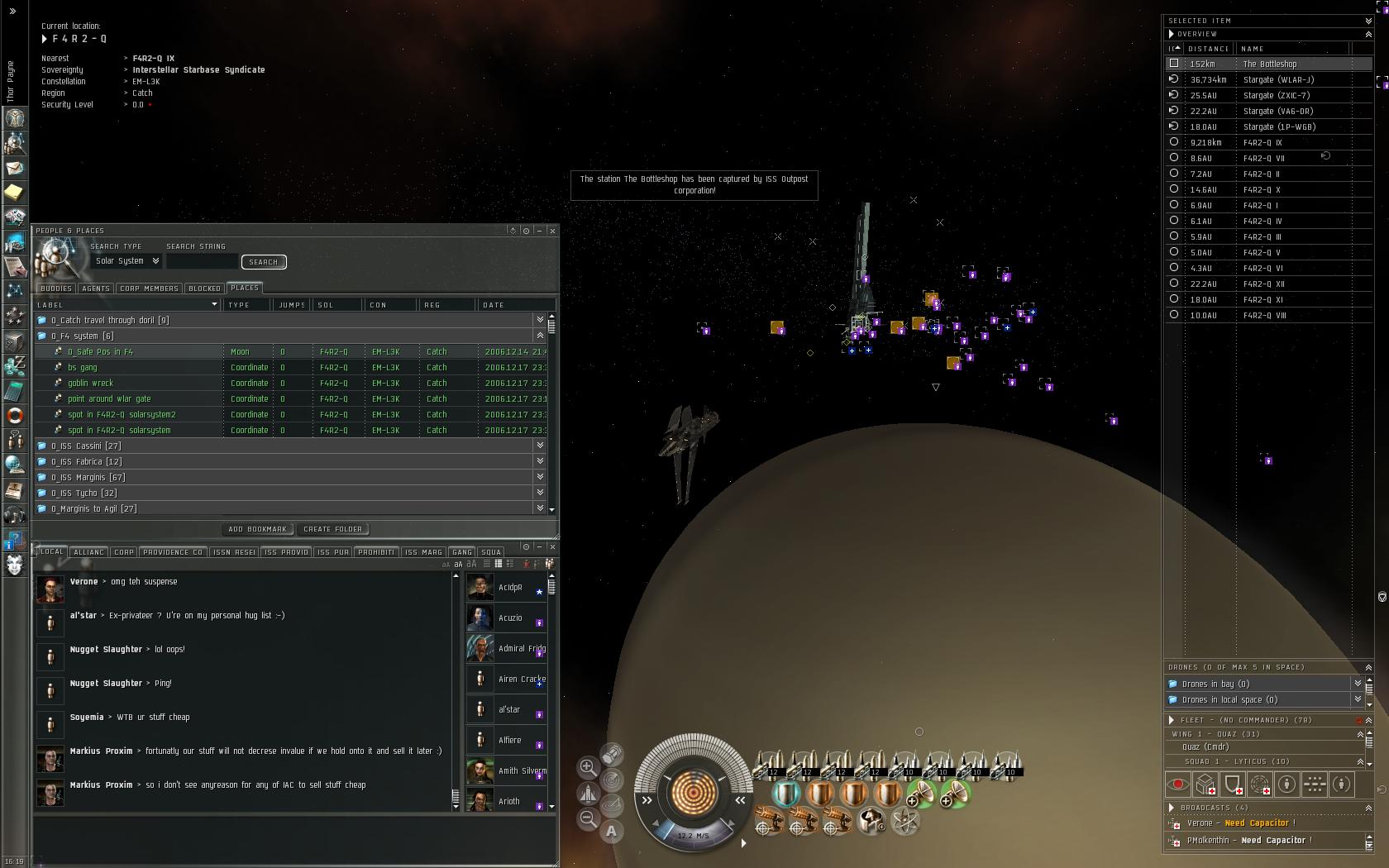Select the 'goblin wreck' bookmark row
The height and width of the screenshot is (868, 1389).
91,384
